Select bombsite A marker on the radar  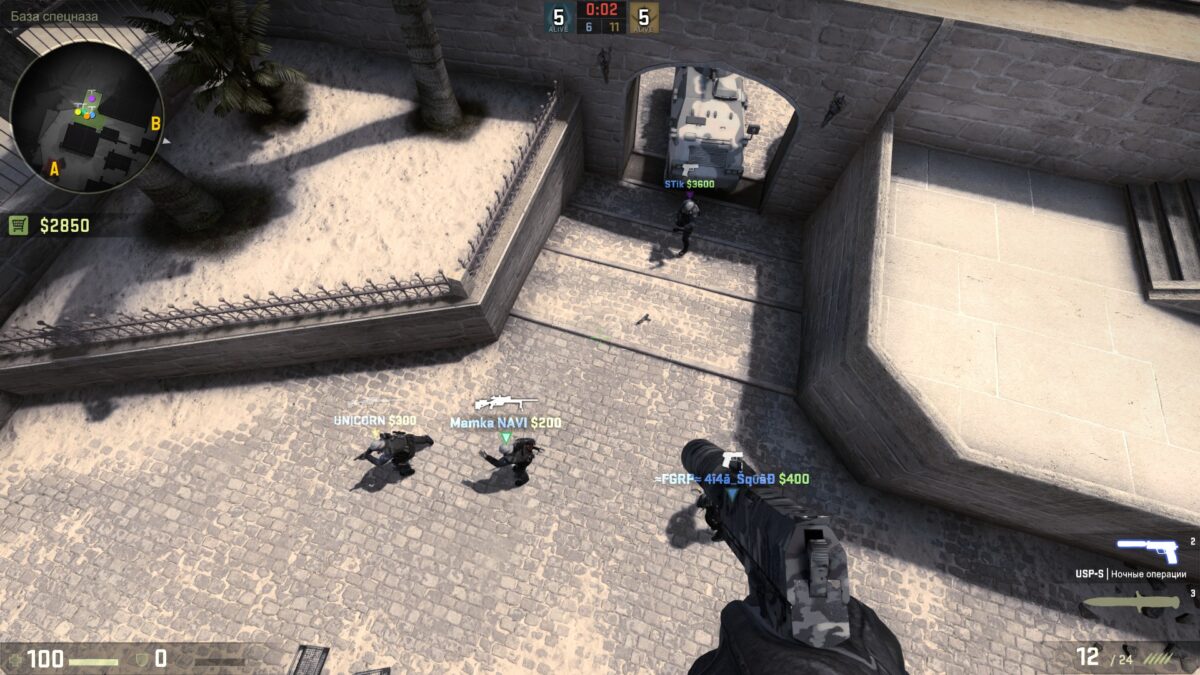pyautogui.click(x=54, y=169)
